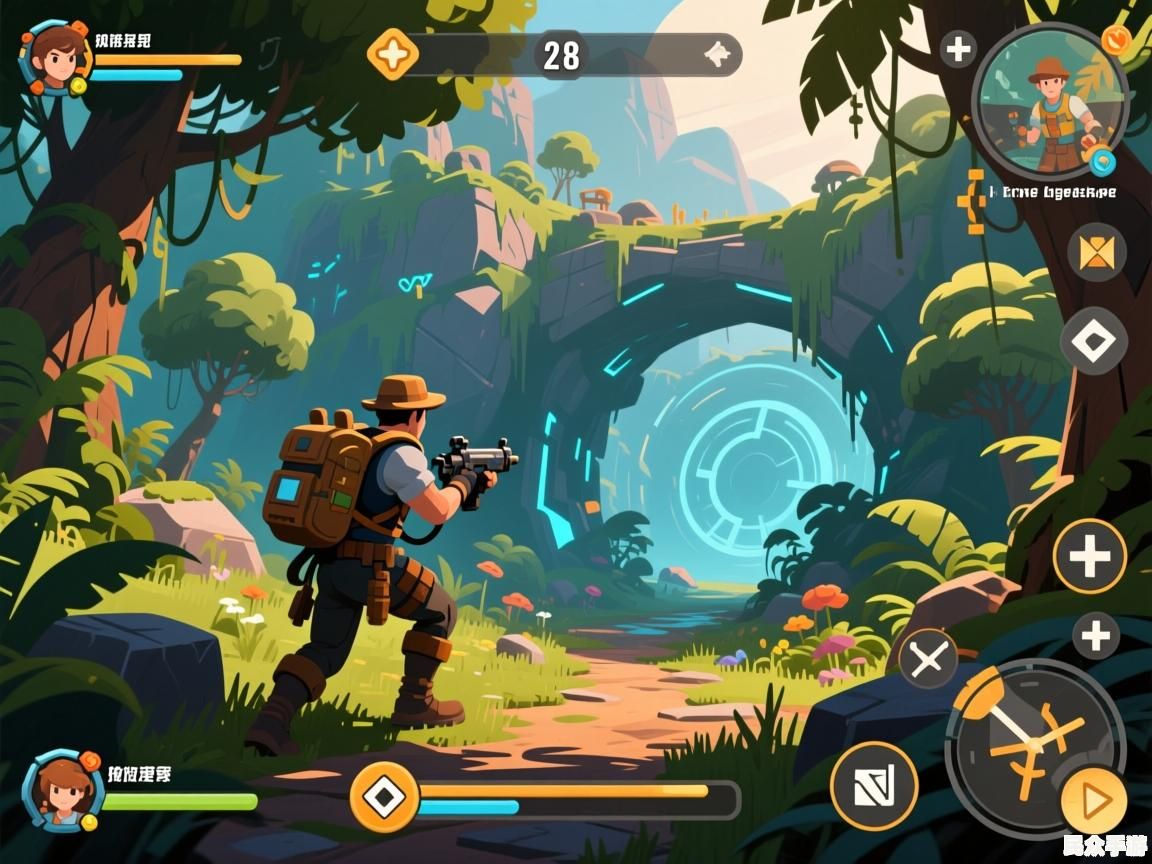
Task: Select the avatar beside the green bar
Action: pyautogui.click(x=62, y=791)
